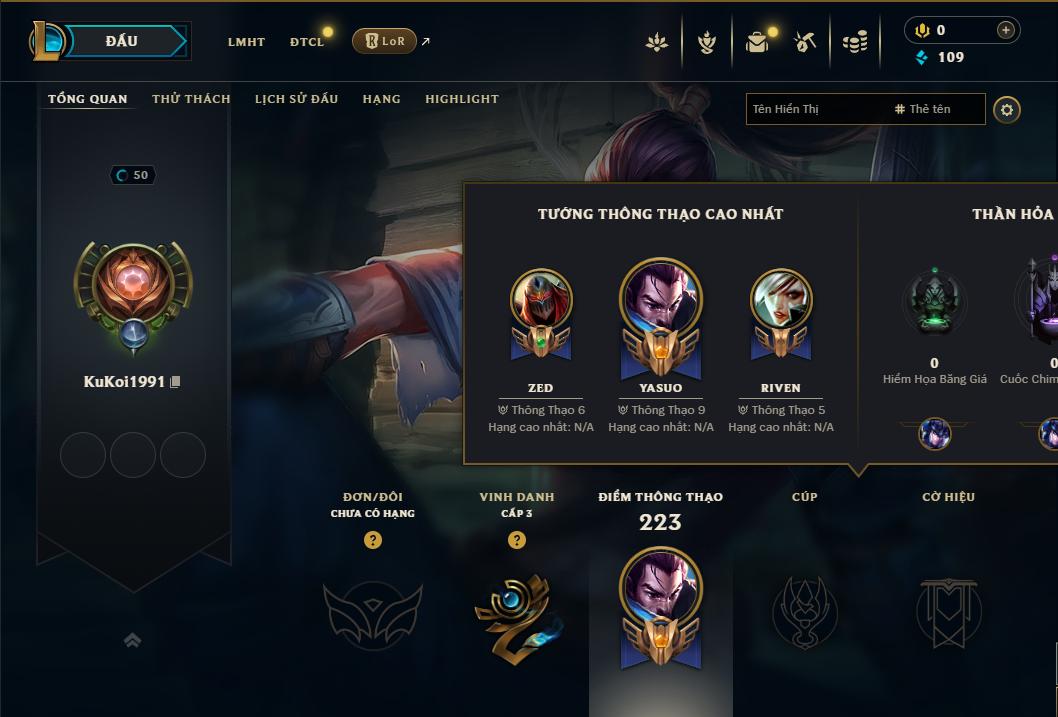
Task: Add currency with the plus button
Action: click(x=1005, y=31)
